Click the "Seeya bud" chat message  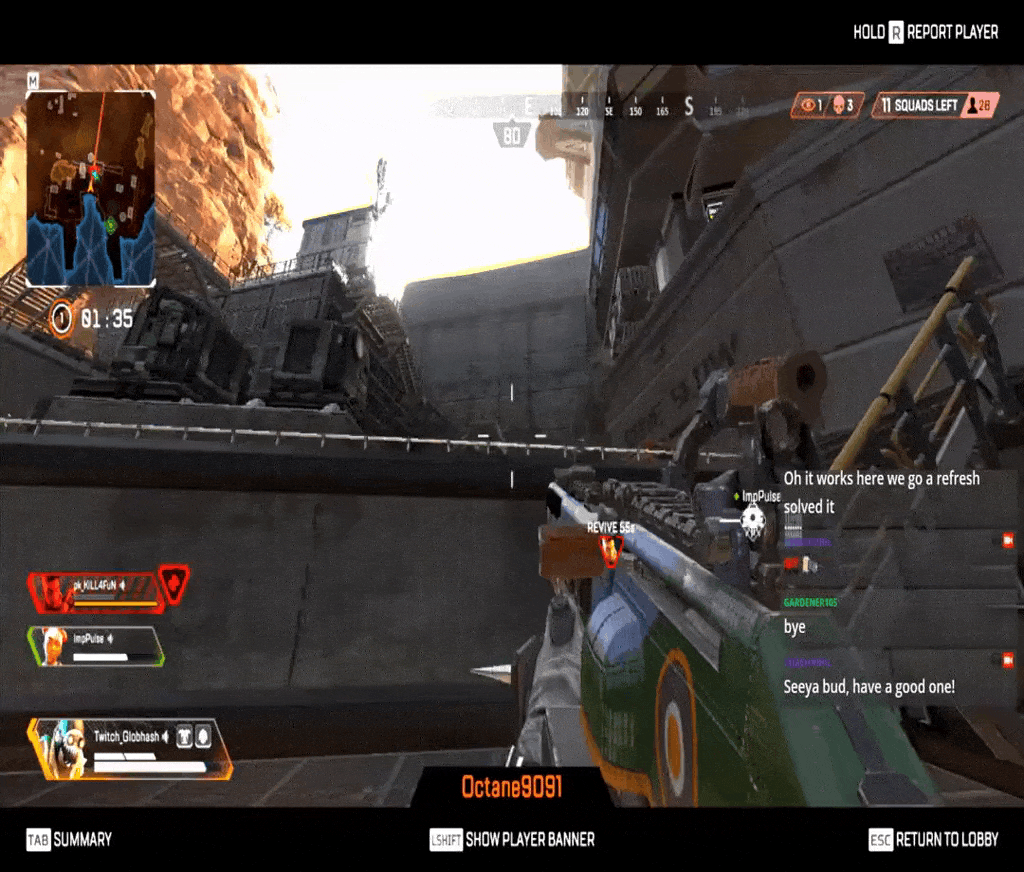(x=869, y=687)
